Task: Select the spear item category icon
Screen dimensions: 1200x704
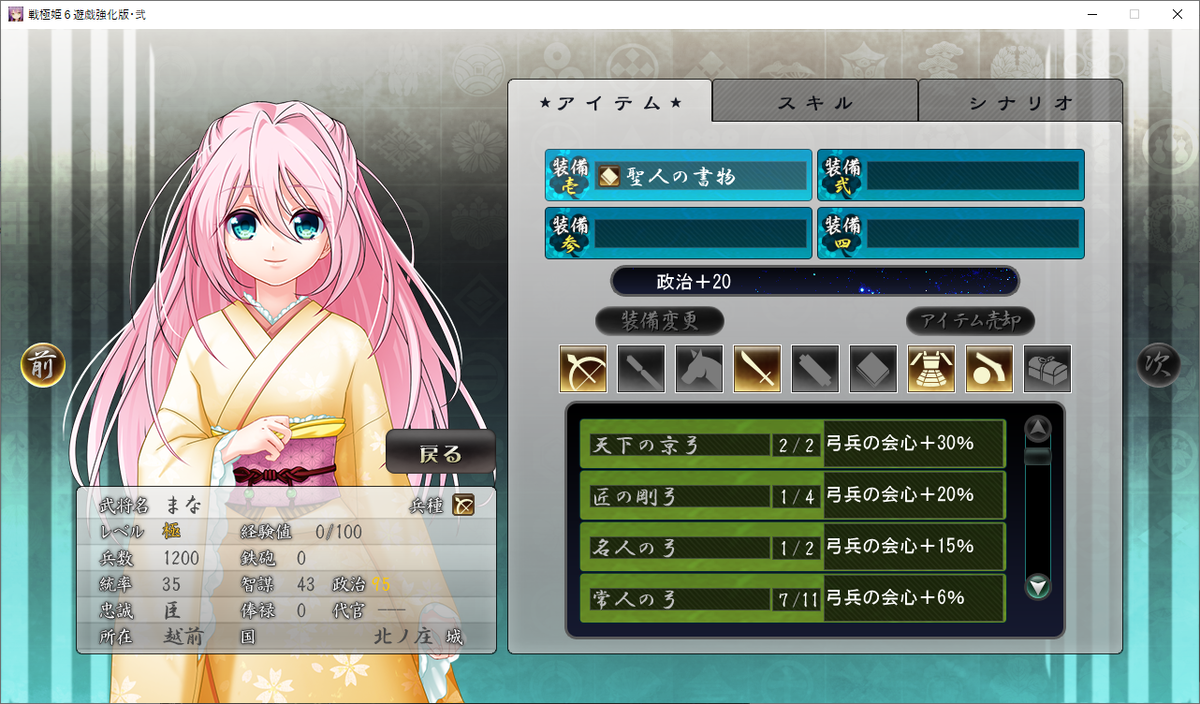Action: click(640, 369)
